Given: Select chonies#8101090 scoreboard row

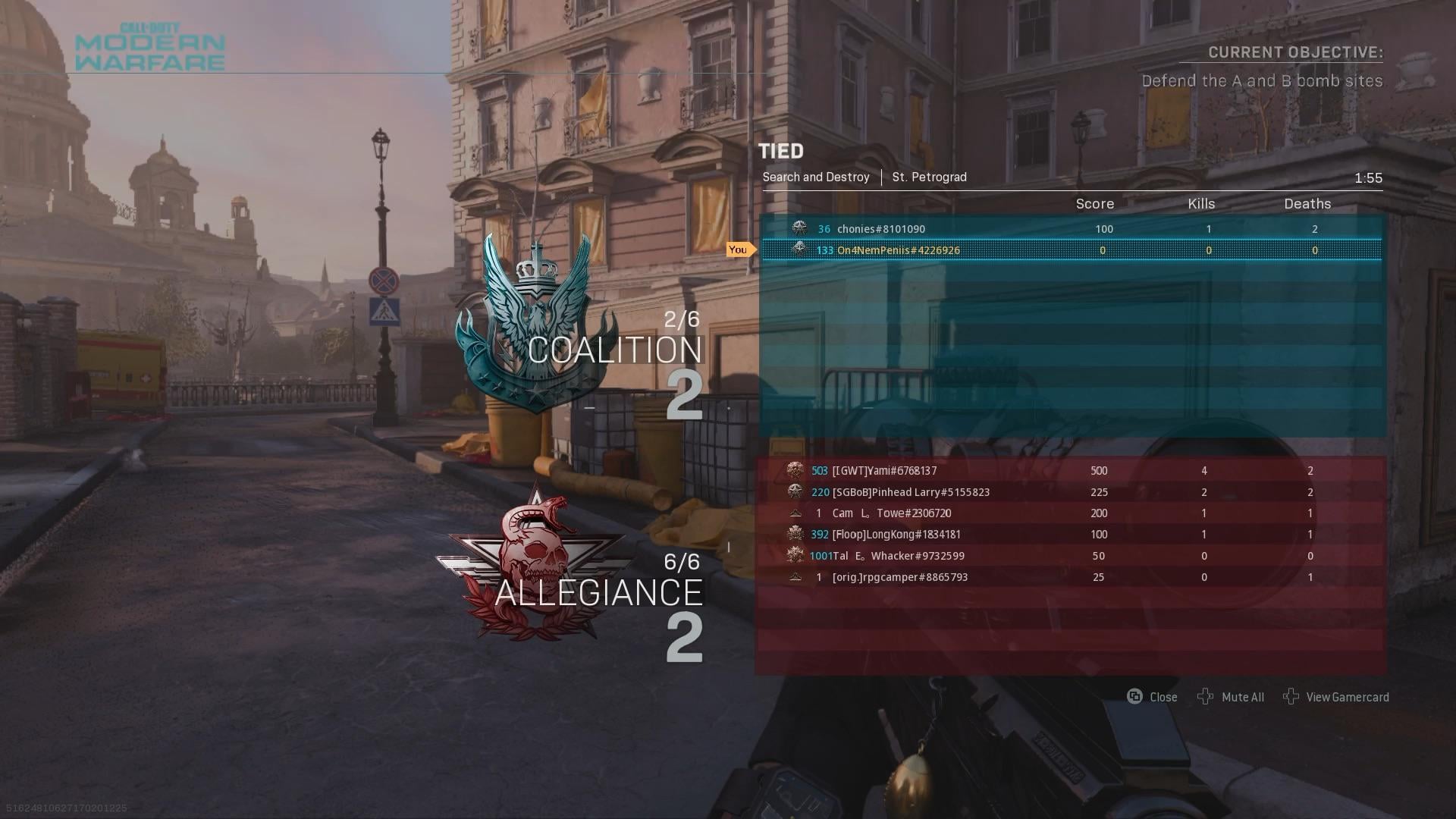Looking at the screenshot, I should [x=1071, y=229].
